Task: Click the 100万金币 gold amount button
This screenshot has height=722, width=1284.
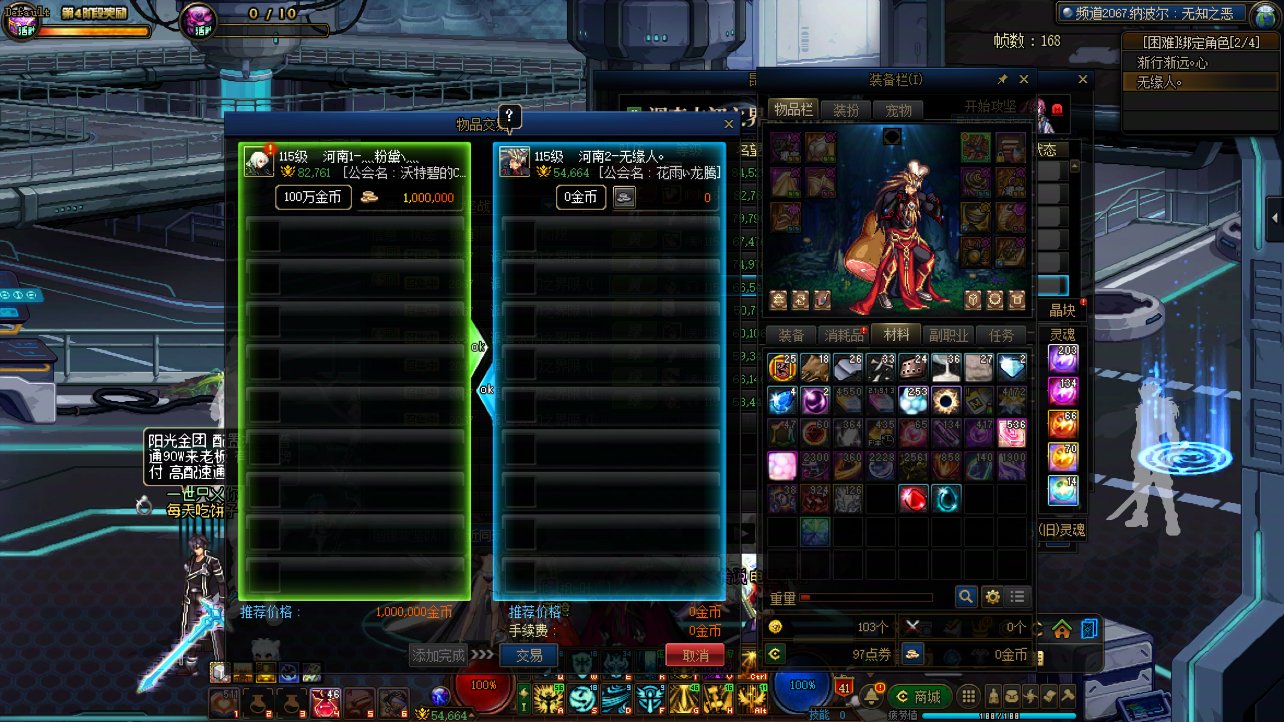Action: (313, 197)
